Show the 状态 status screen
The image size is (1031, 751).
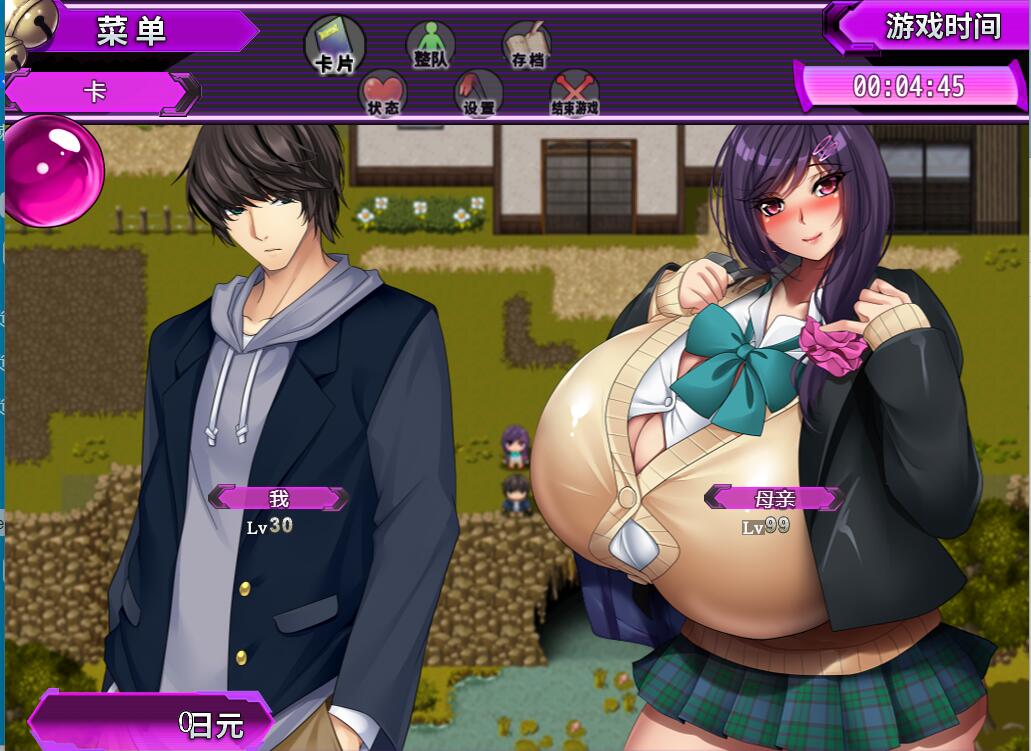pos(383,93)
